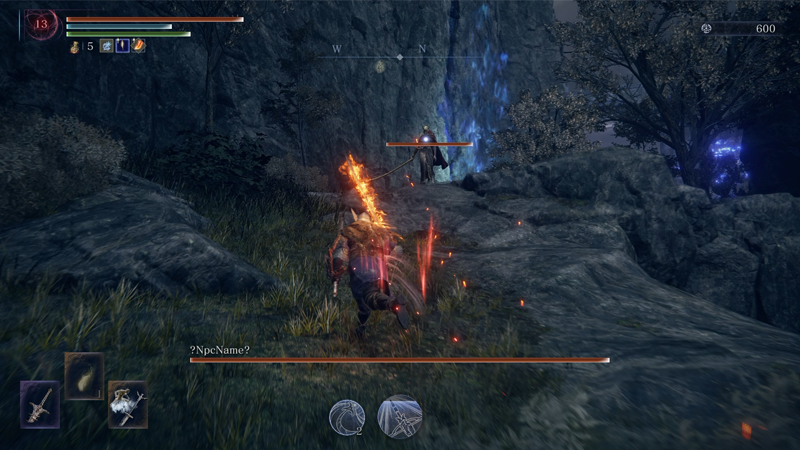Image resolution: width=800 pixels, height=450 pixels.
Task: Click the level 13 emblem
Action: tap(42, 25)
